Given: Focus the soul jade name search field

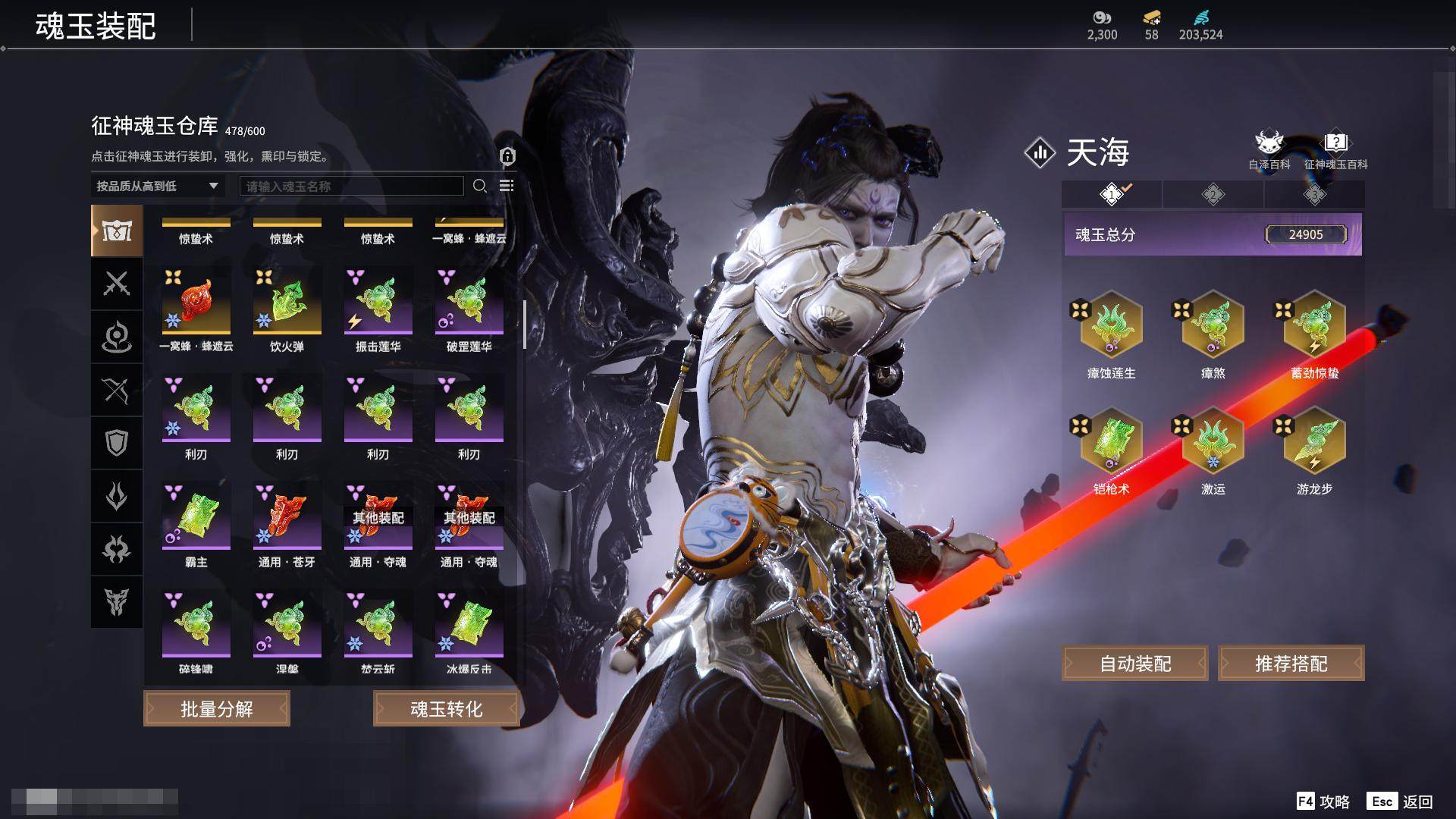Looking at the screenshot, I should tap(351, 186).
